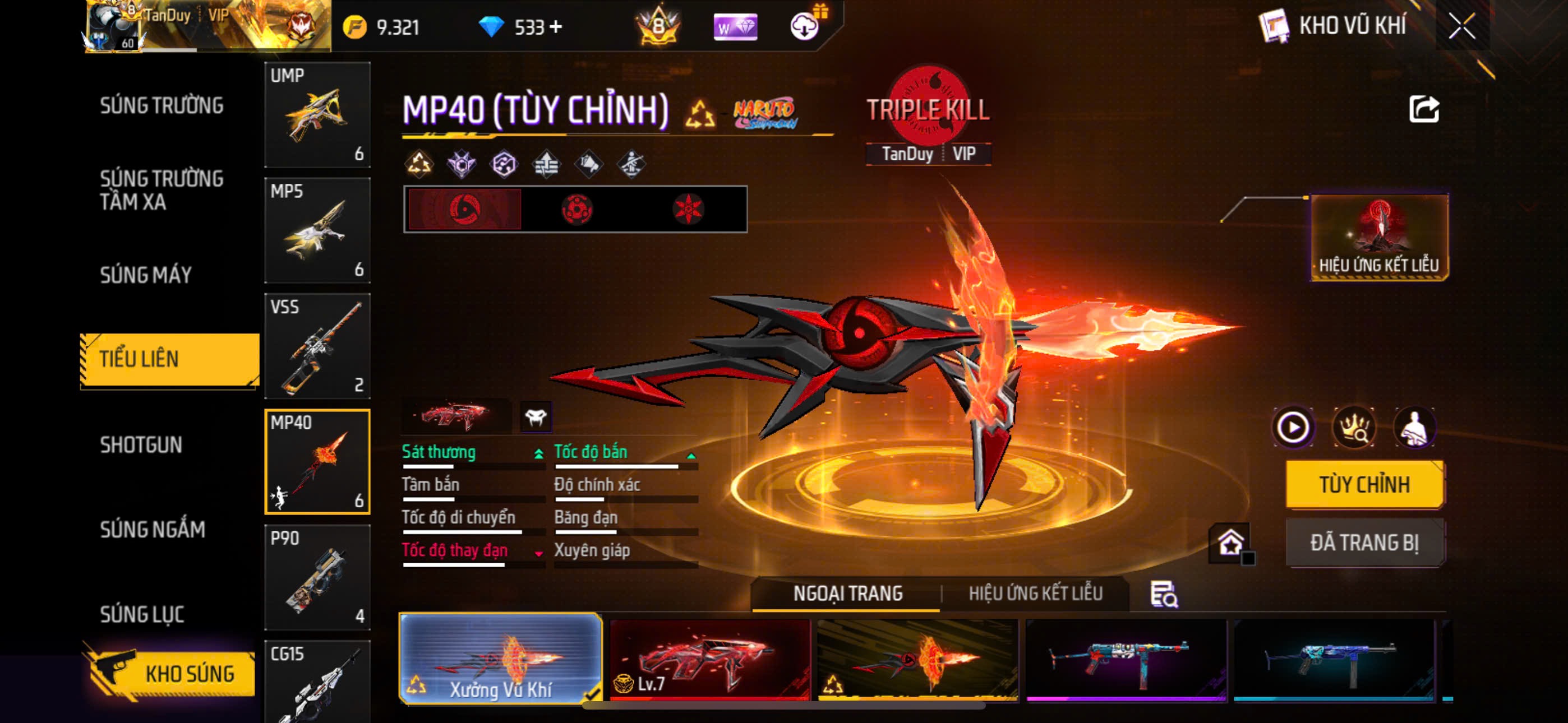Select the Súng Trường category
Screen dimensions: 1568x723
162,105
